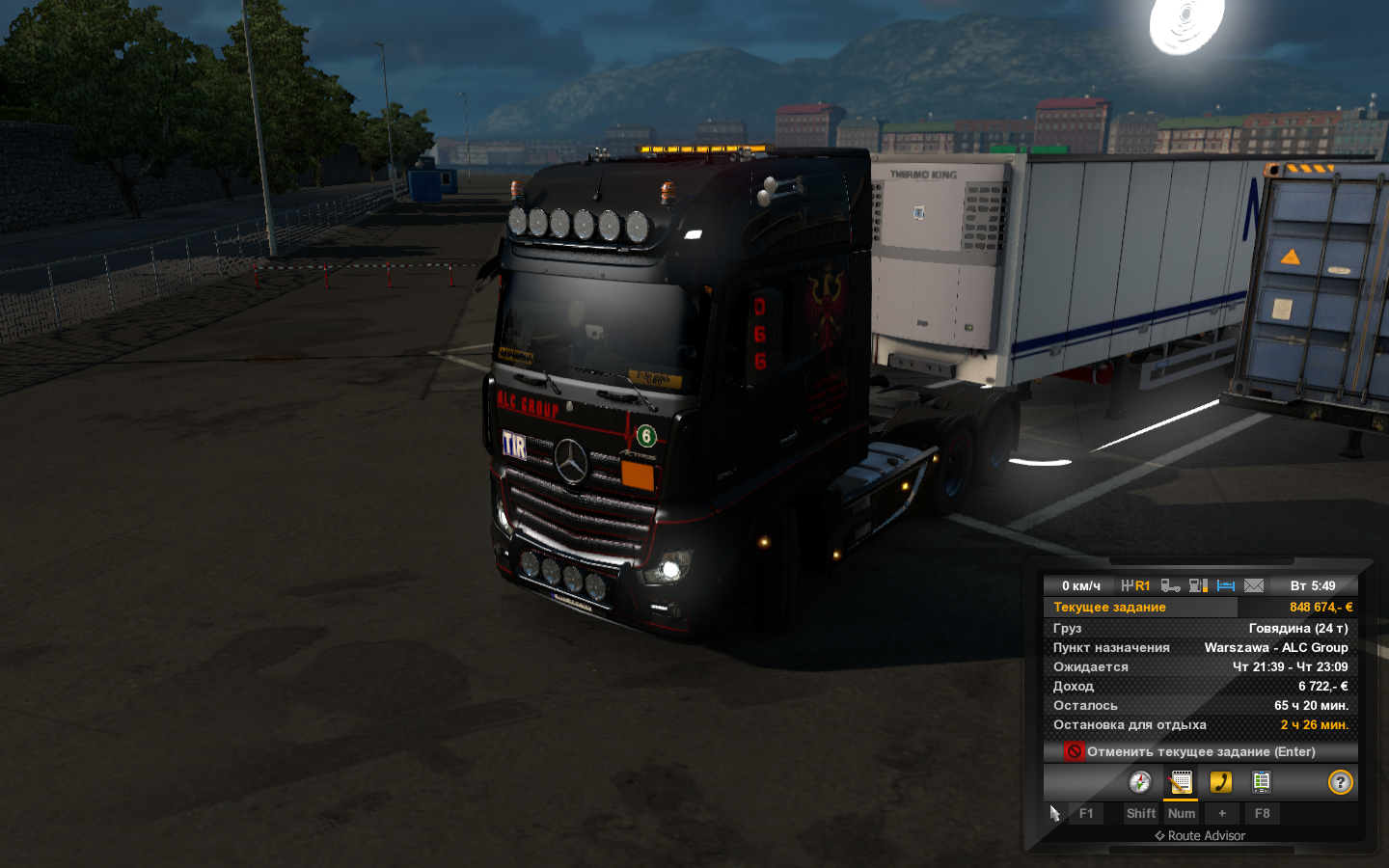Screen dimensions: 1389x868
Task: Switch to the compass navigation tab
Action: pos(1140,782)
